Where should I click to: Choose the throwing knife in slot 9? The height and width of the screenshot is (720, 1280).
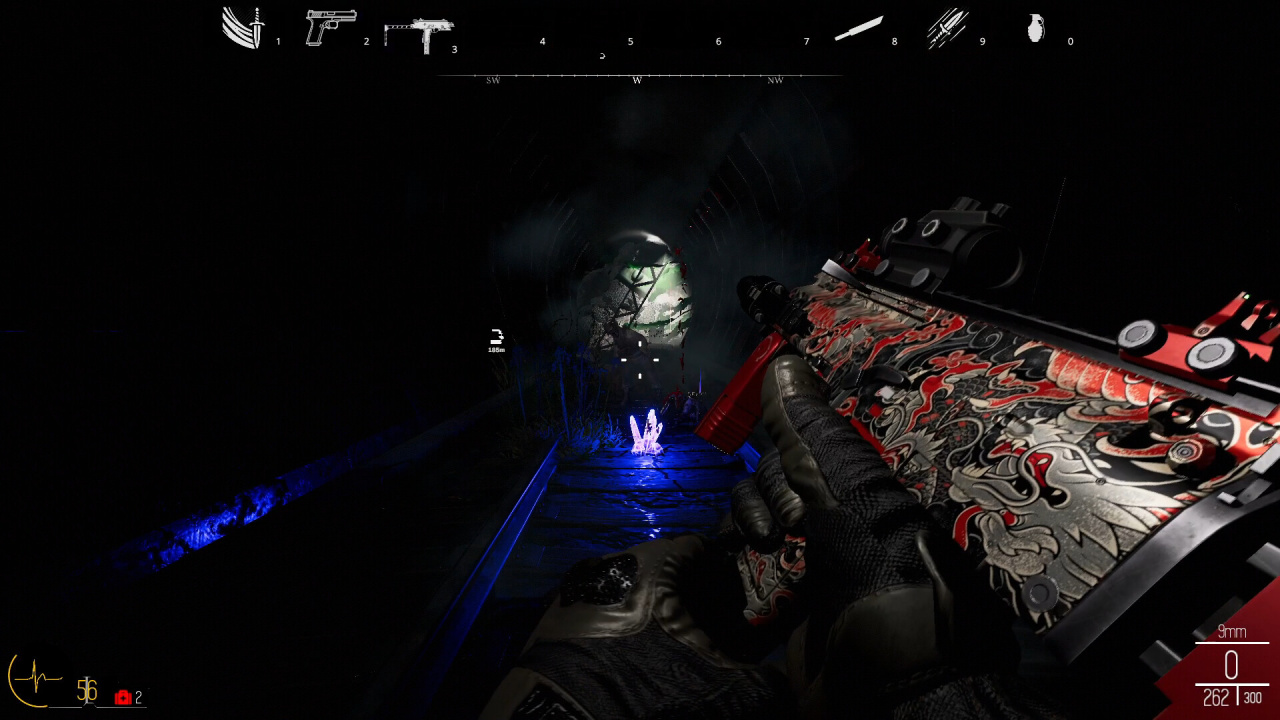click(x=946, y=28)
